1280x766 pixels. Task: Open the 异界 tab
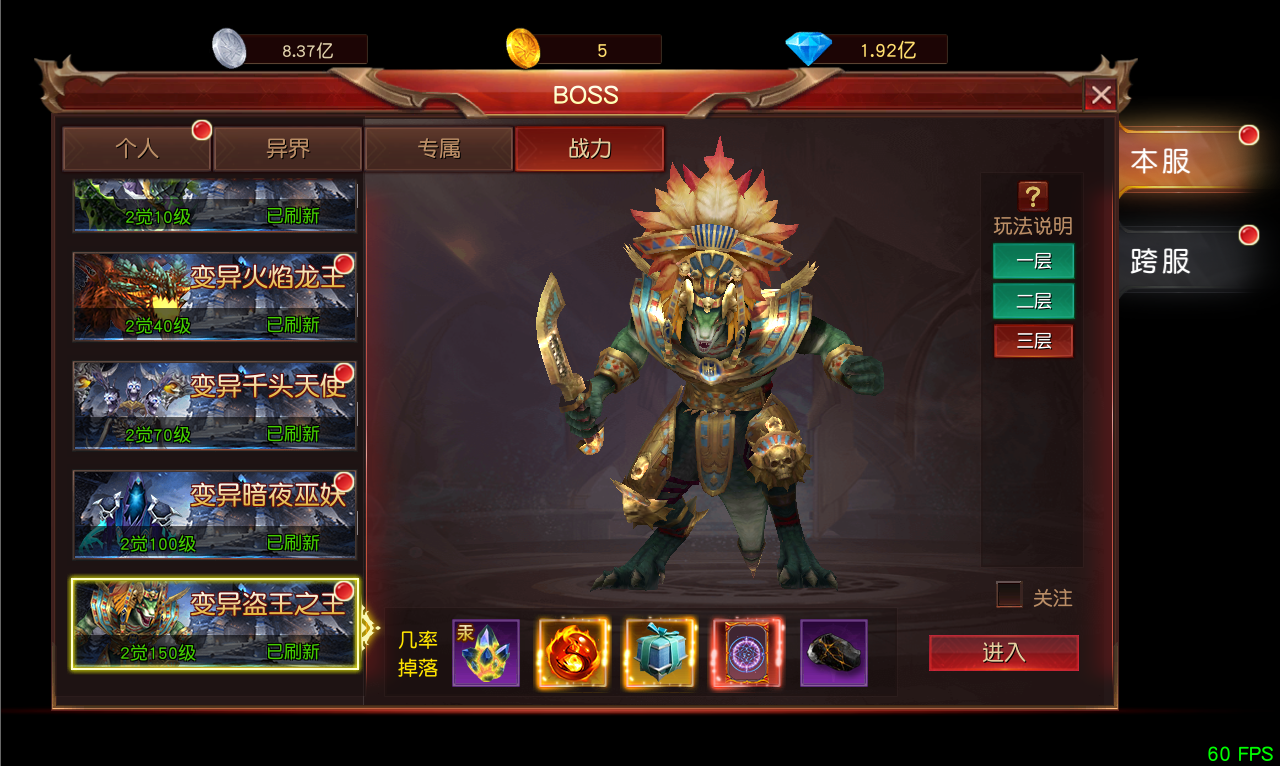[x=288, y=149]
